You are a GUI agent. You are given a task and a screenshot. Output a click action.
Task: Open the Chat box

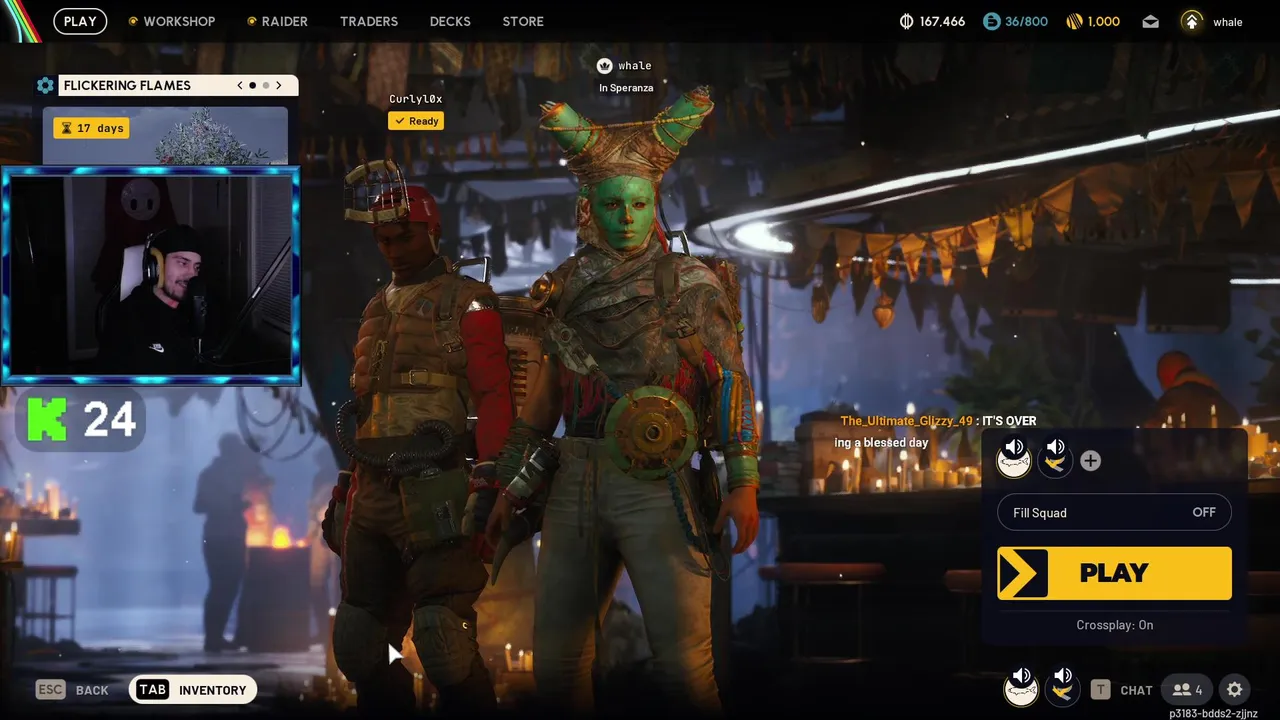click(x=1122, y=690)
